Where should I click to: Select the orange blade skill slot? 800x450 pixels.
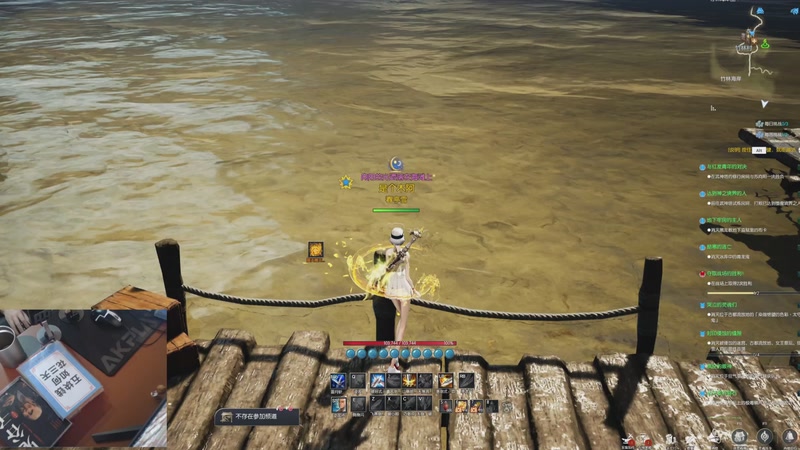tap(446, 381)
